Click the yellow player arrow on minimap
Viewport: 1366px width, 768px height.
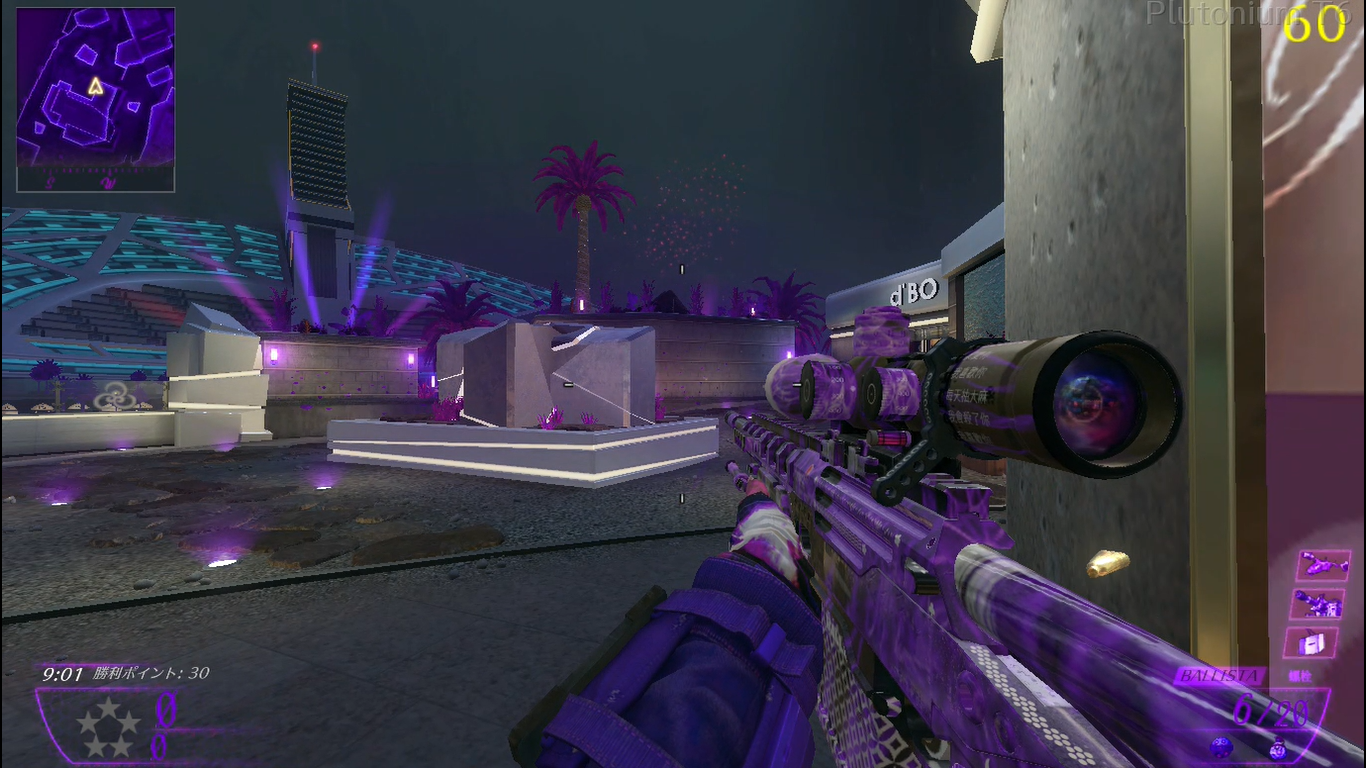pos(96,87)
